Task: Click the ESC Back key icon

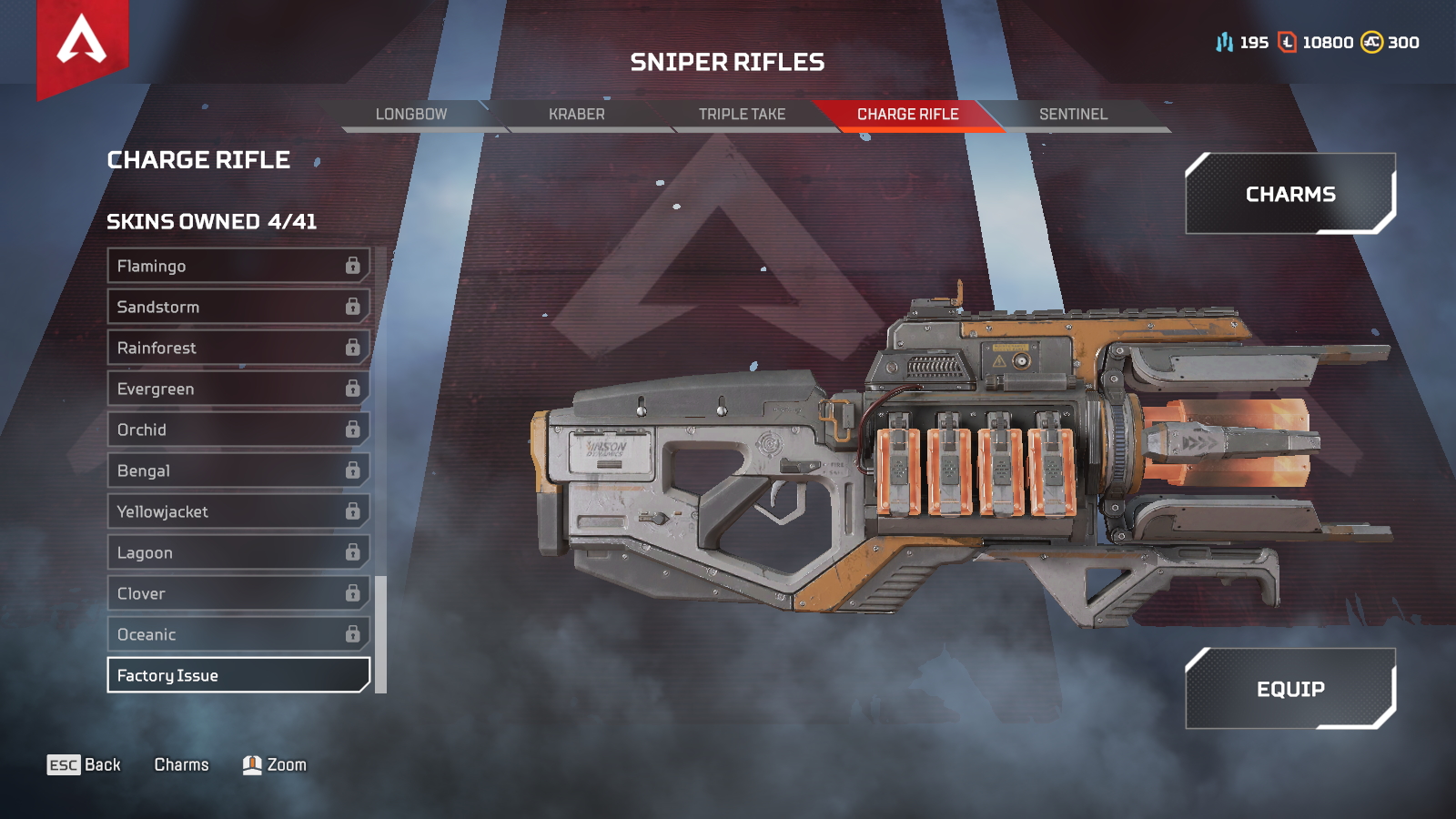Action: 63,764
